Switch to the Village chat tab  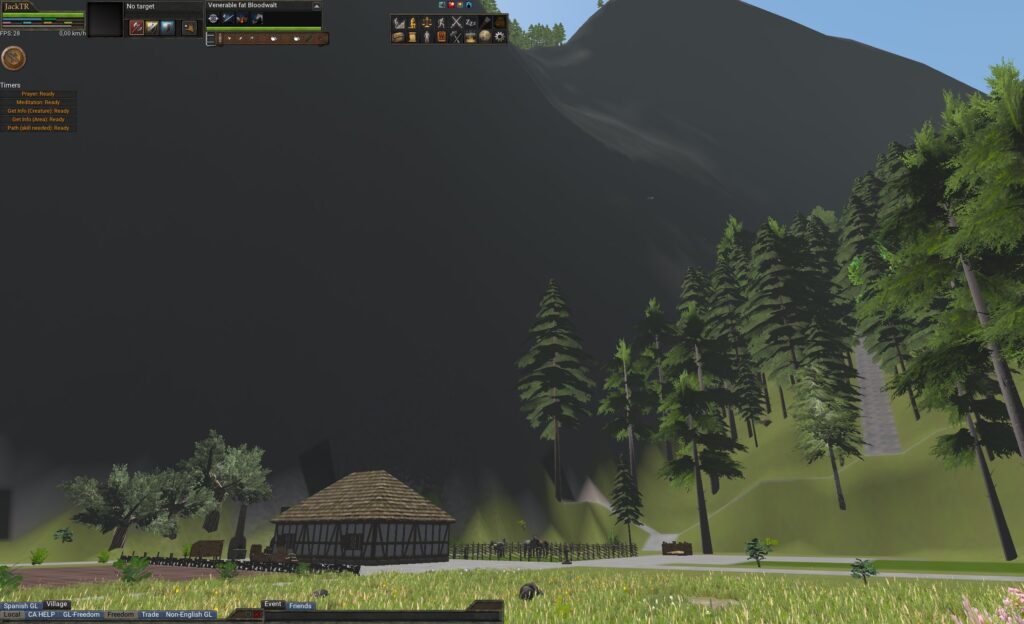pyautogui.click(x=57, y=604)
